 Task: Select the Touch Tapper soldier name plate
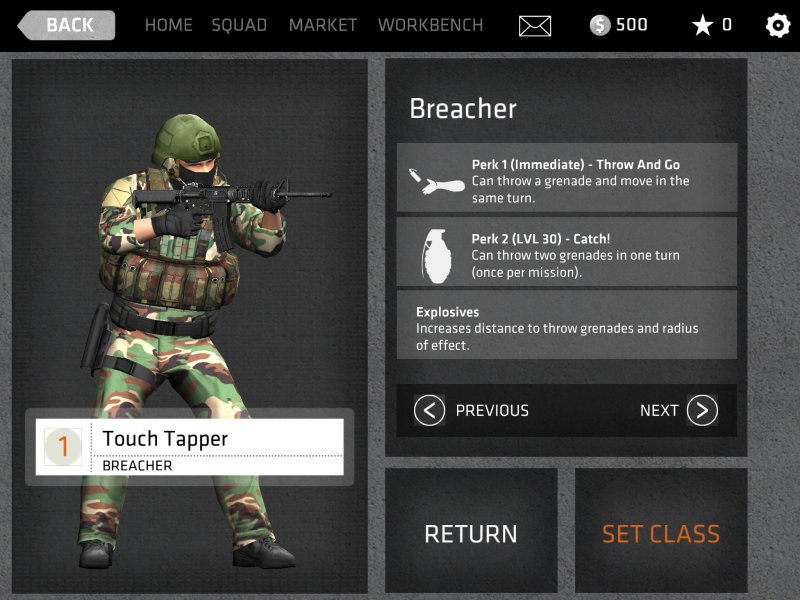click(190, 447)
